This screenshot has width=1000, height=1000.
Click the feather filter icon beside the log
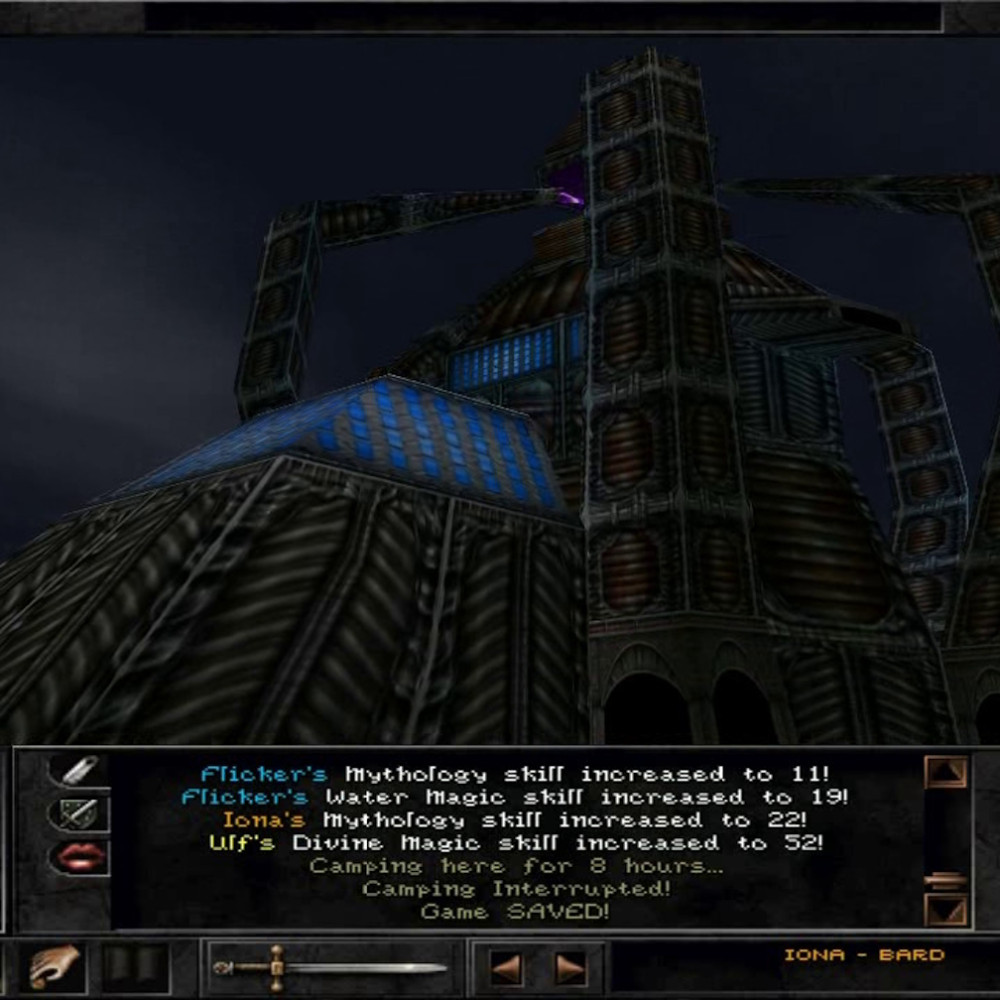(x=78, y=771)
